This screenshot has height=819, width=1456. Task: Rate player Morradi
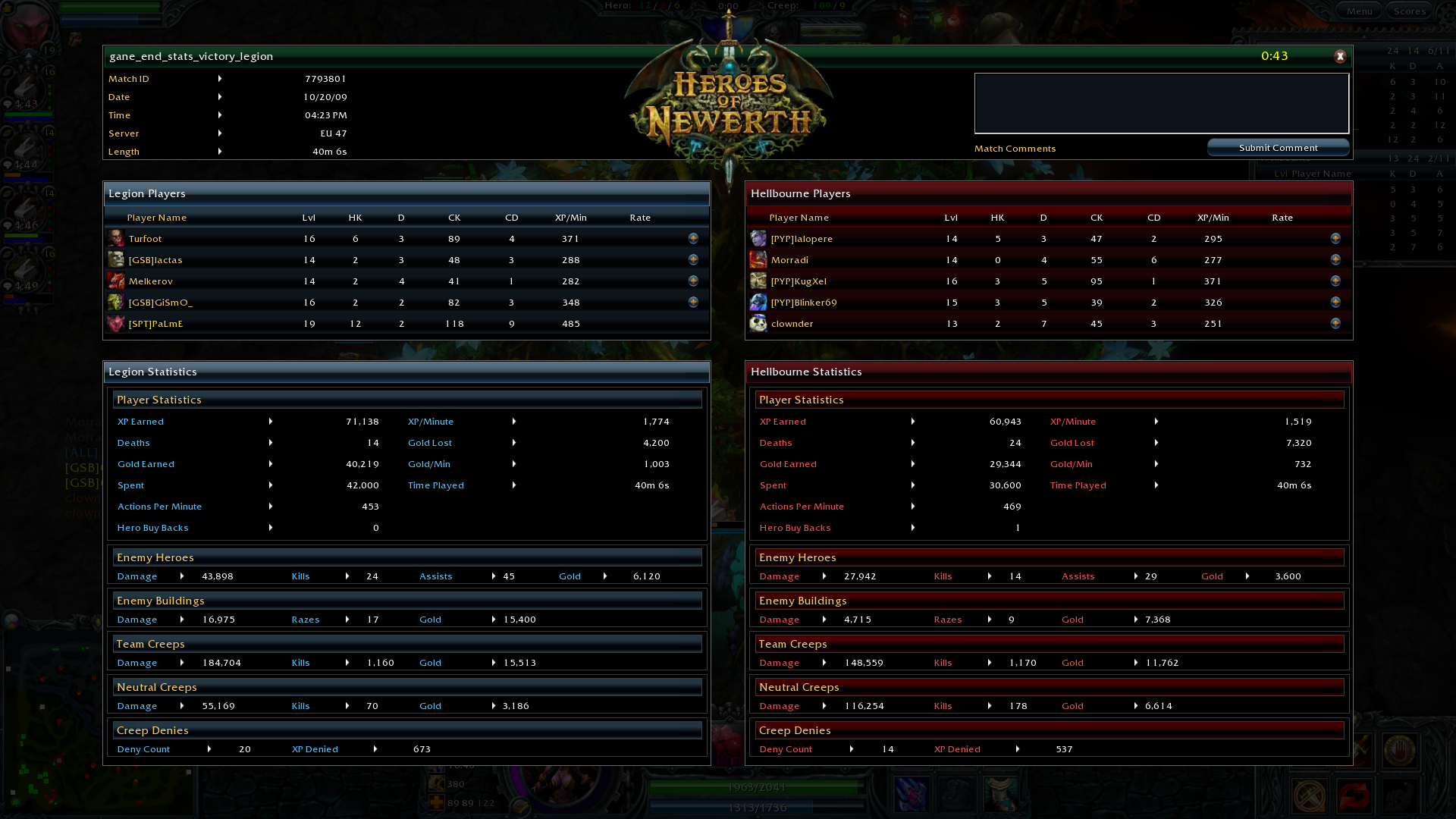(x=1335, y=259)
